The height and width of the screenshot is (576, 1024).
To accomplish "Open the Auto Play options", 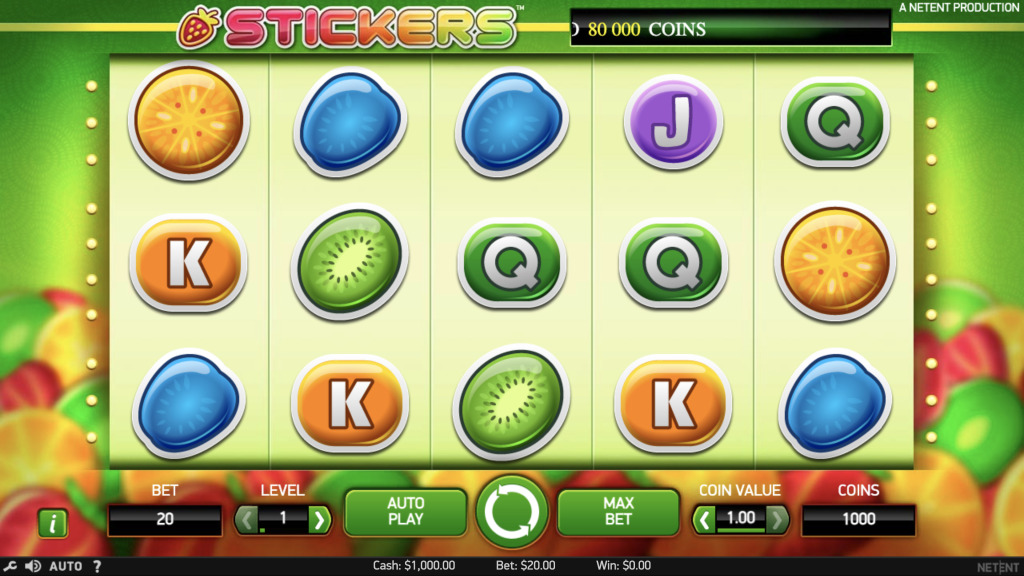I will click(405, 511).
